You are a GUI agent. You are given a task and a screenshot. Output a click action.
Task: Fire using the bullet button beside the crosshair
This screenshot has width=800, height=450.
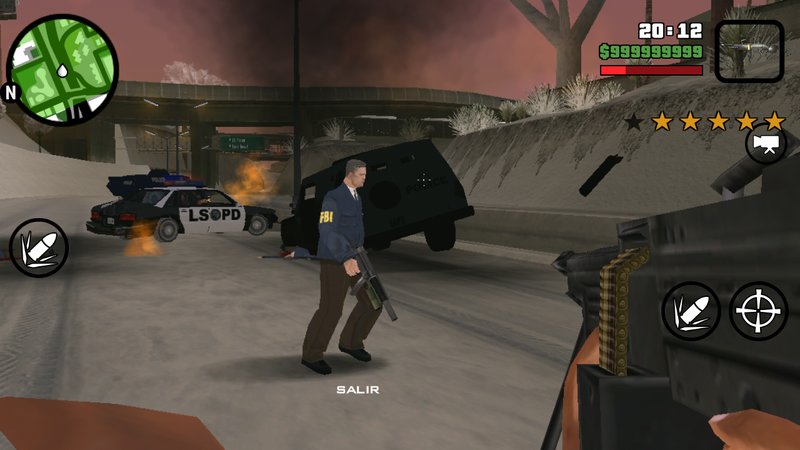click(x=691, y=311)
